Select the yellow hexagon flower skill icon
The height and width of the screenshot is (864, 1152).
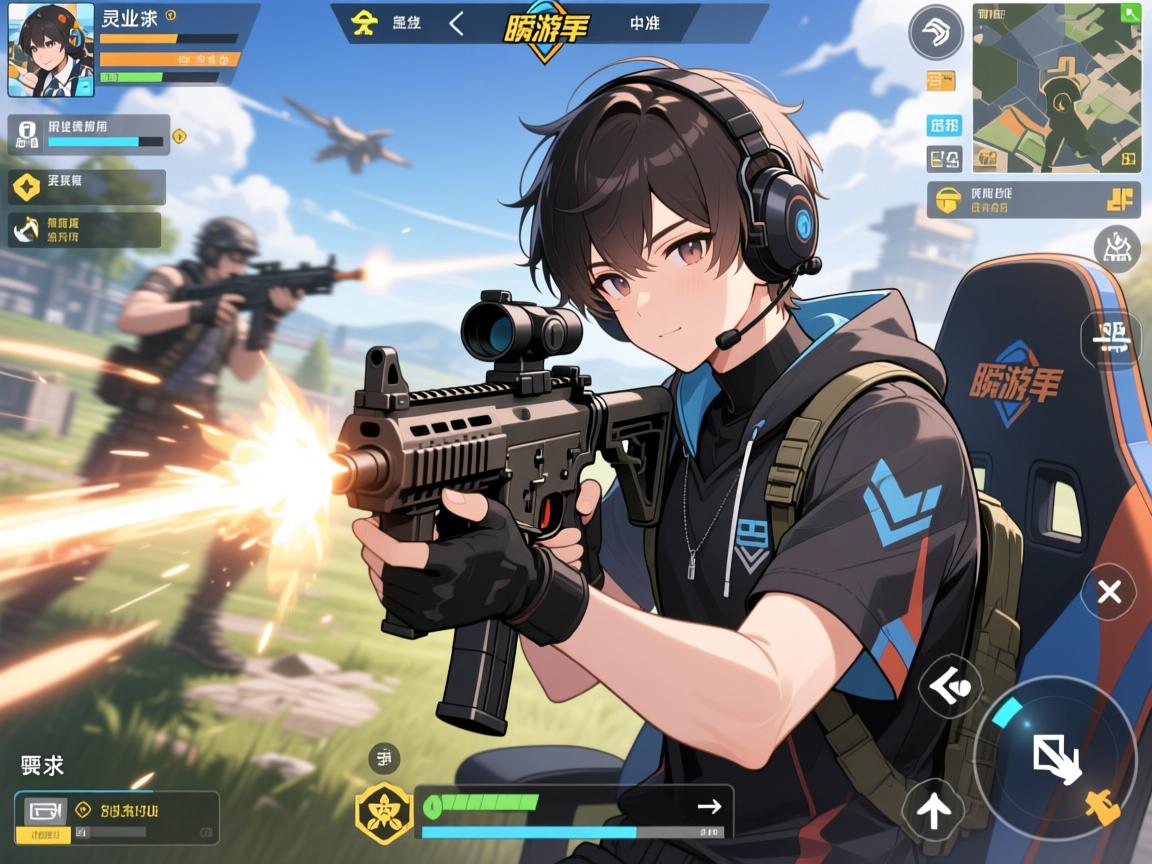click(x=383, y=813)
